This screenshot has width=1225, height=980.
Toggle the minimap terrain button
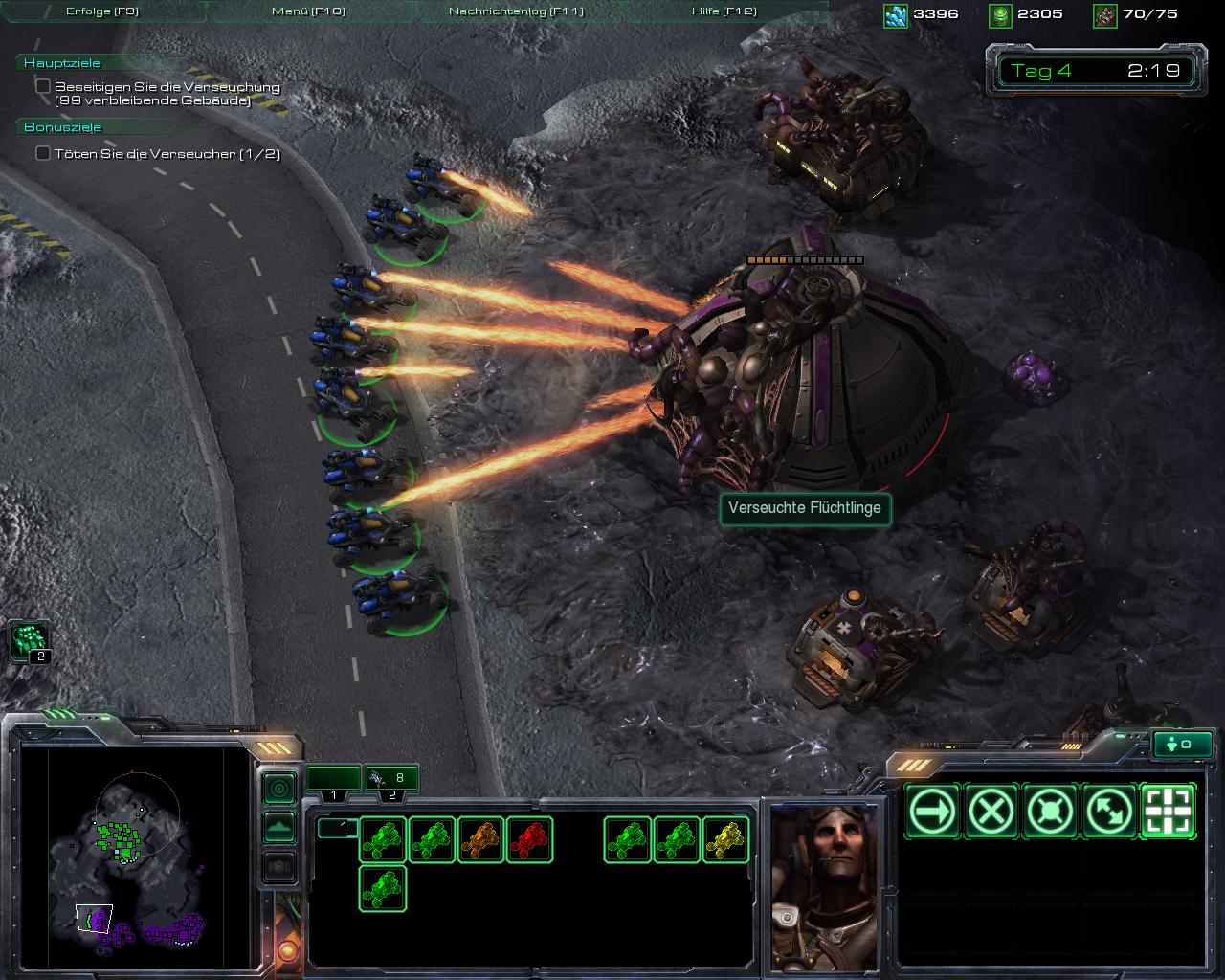pyautogui.click(x=278, y=827)
